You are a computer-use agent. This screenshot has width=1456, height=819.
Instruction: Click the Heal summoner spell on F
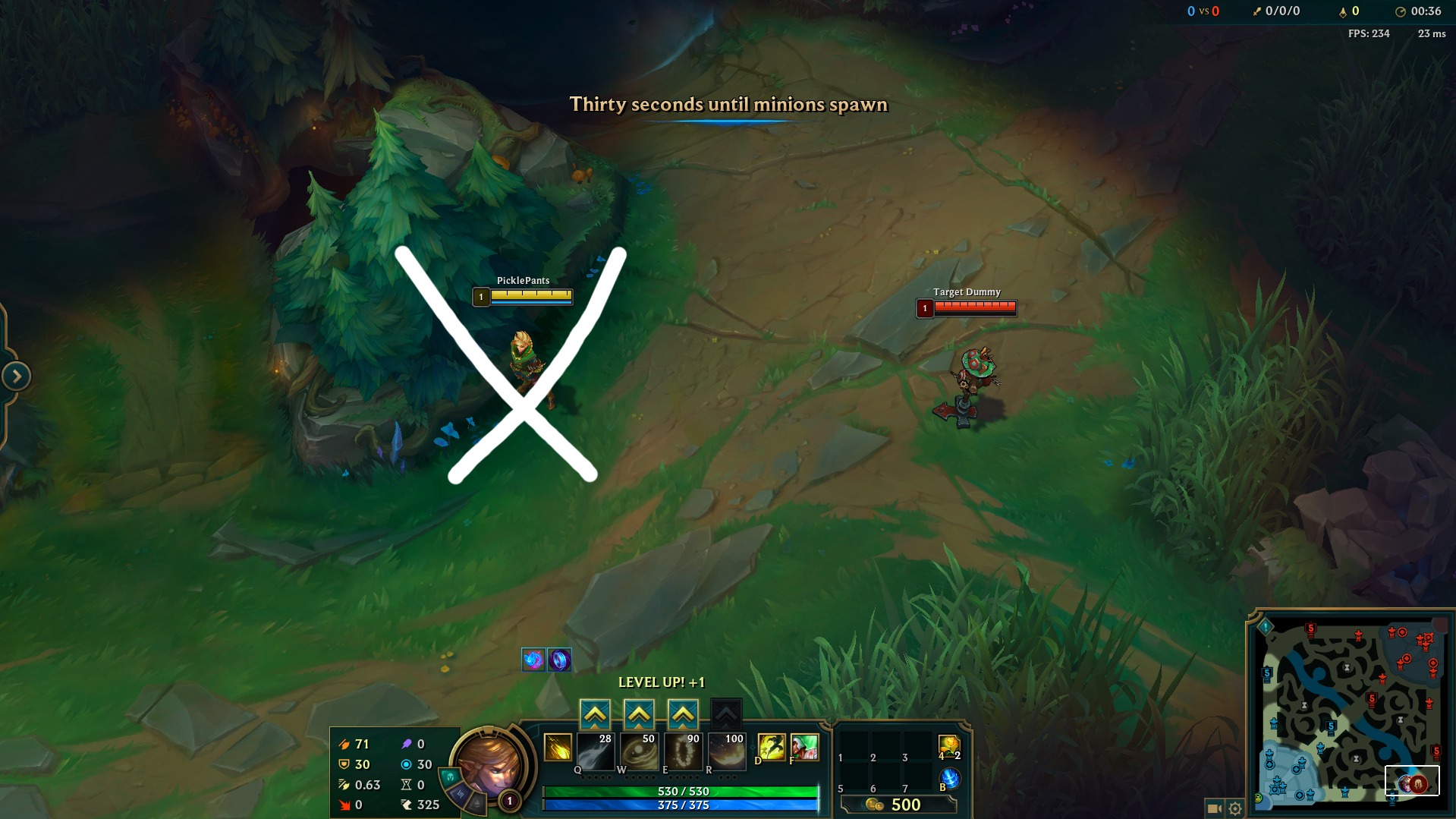point(804,748)
